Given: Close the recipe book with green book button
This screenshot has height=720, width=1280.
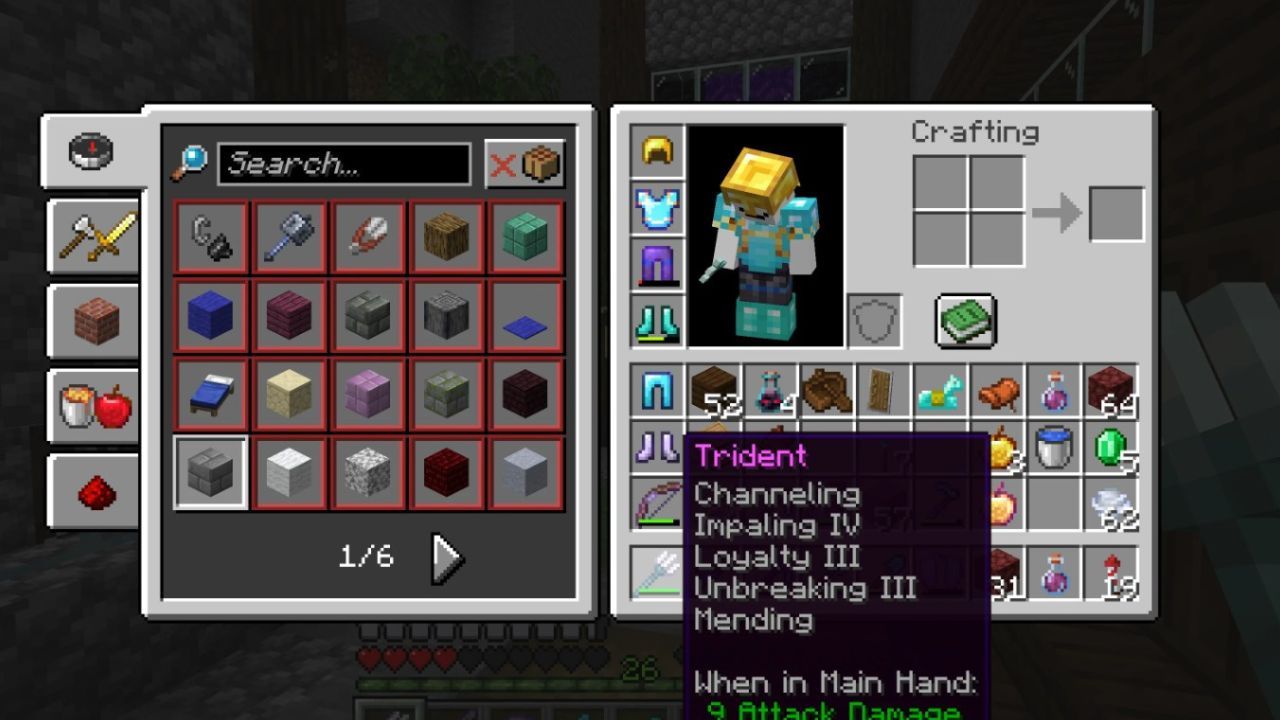Looking at the screenshot, I should tap(965, 321).
